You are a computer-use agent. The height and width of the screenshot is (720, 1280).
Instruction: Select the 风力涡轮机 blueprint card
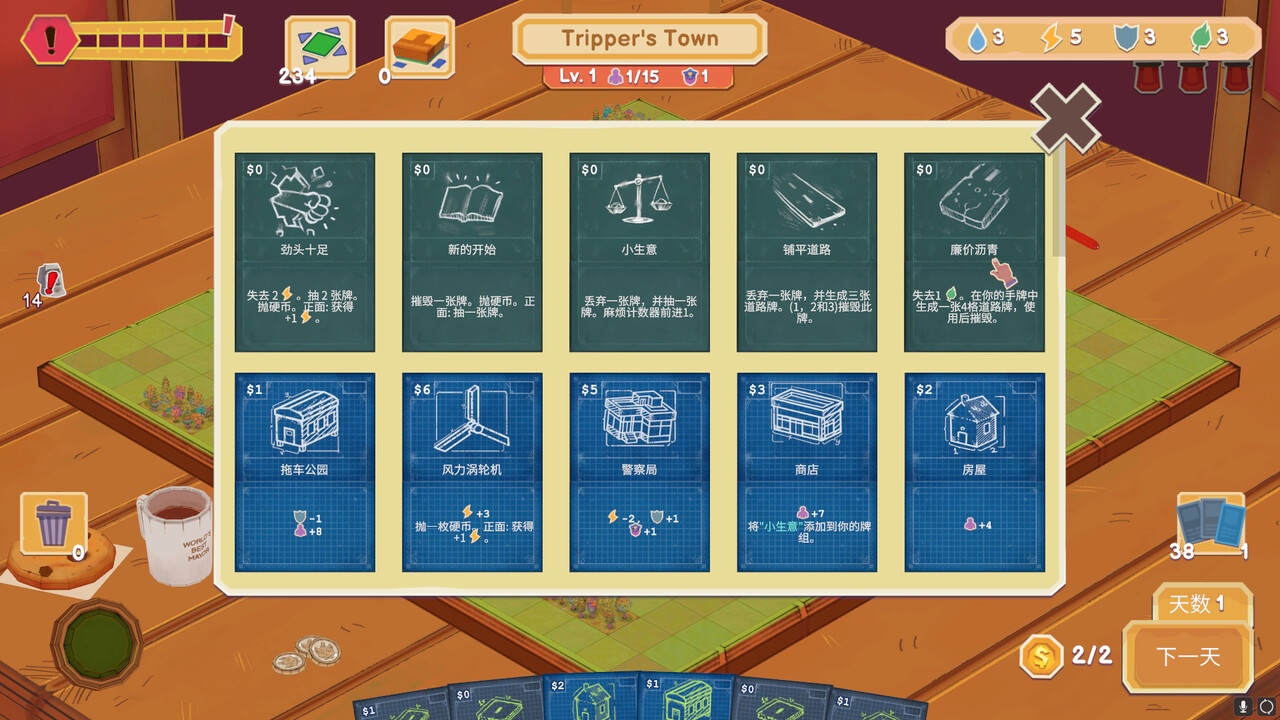[470, 470]
